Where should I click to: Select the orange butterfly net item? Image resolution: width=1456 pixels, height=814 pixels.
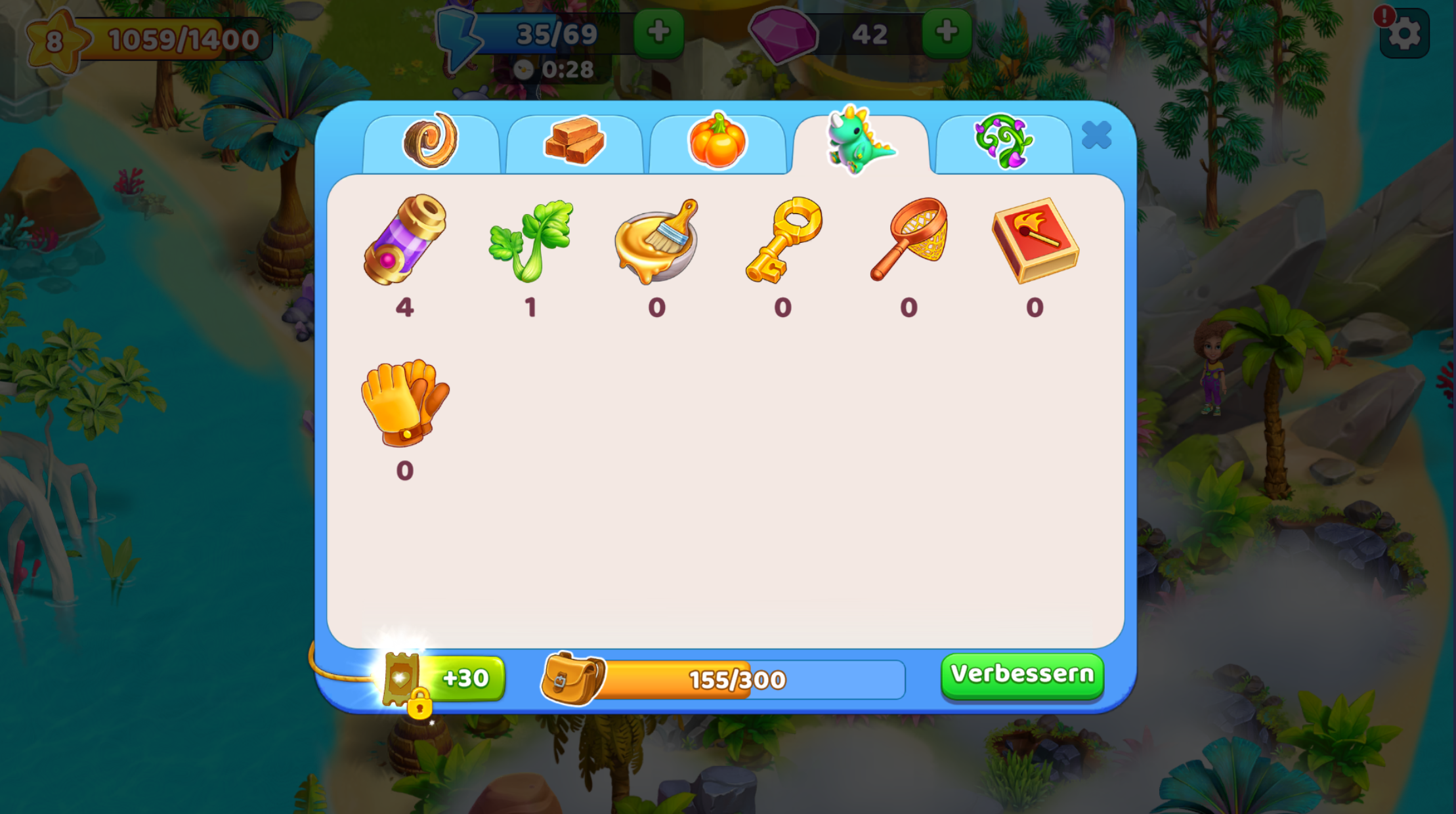coord(909,240)
